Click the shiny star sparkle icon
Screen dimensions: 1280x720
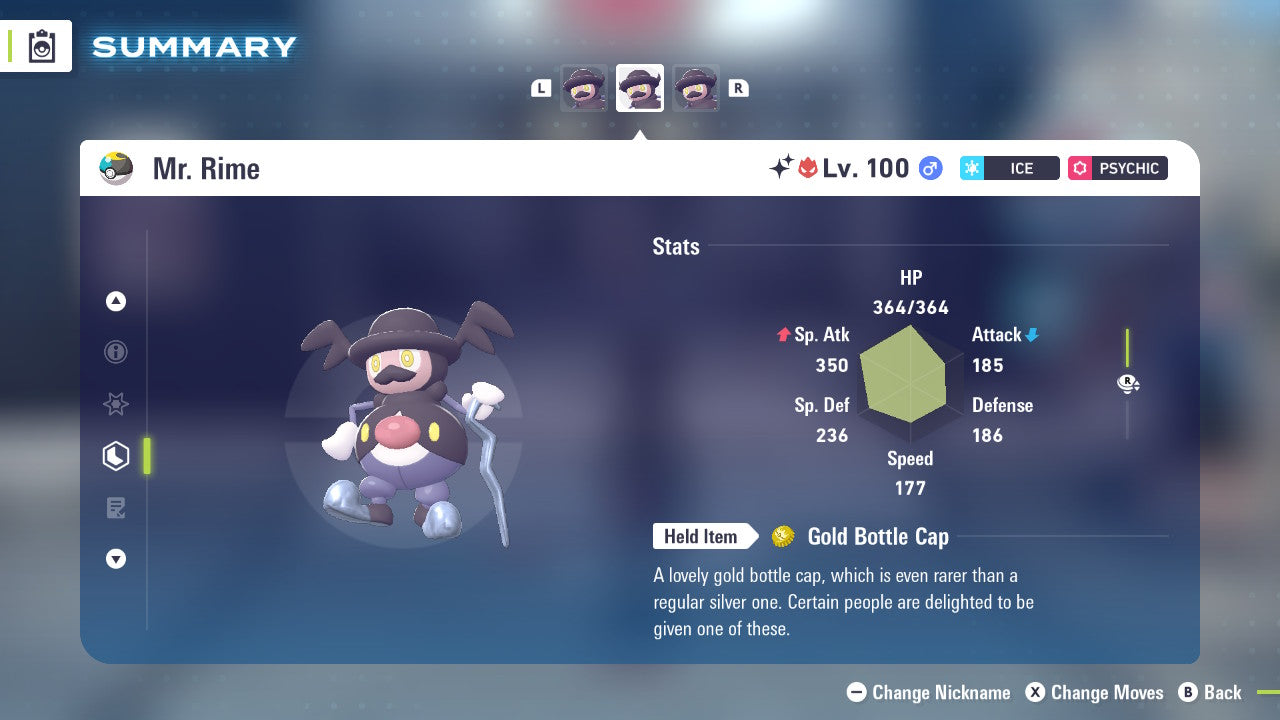pos(781,168)
